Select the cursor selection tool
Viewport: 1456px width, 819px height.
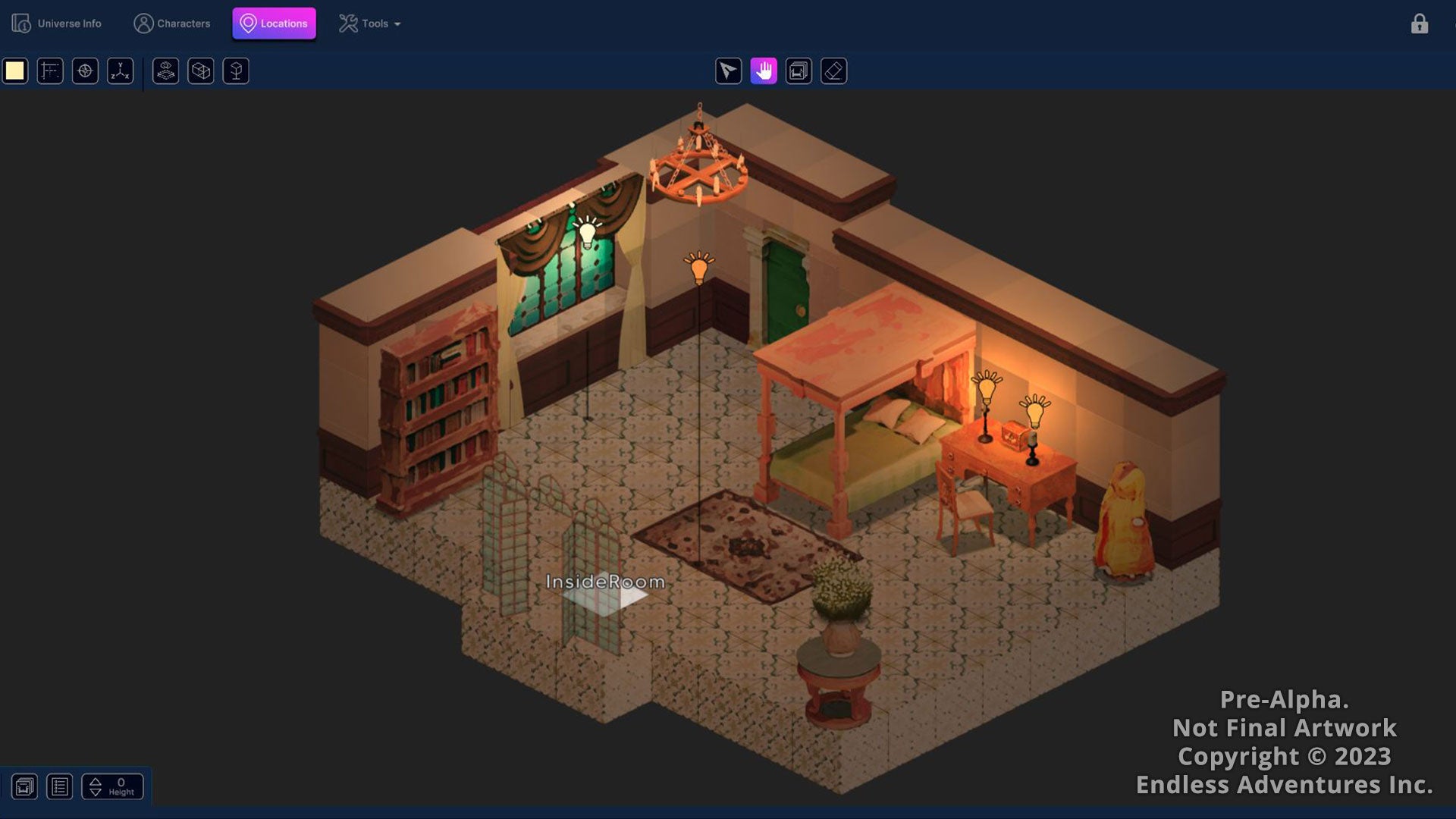[728, 71]
